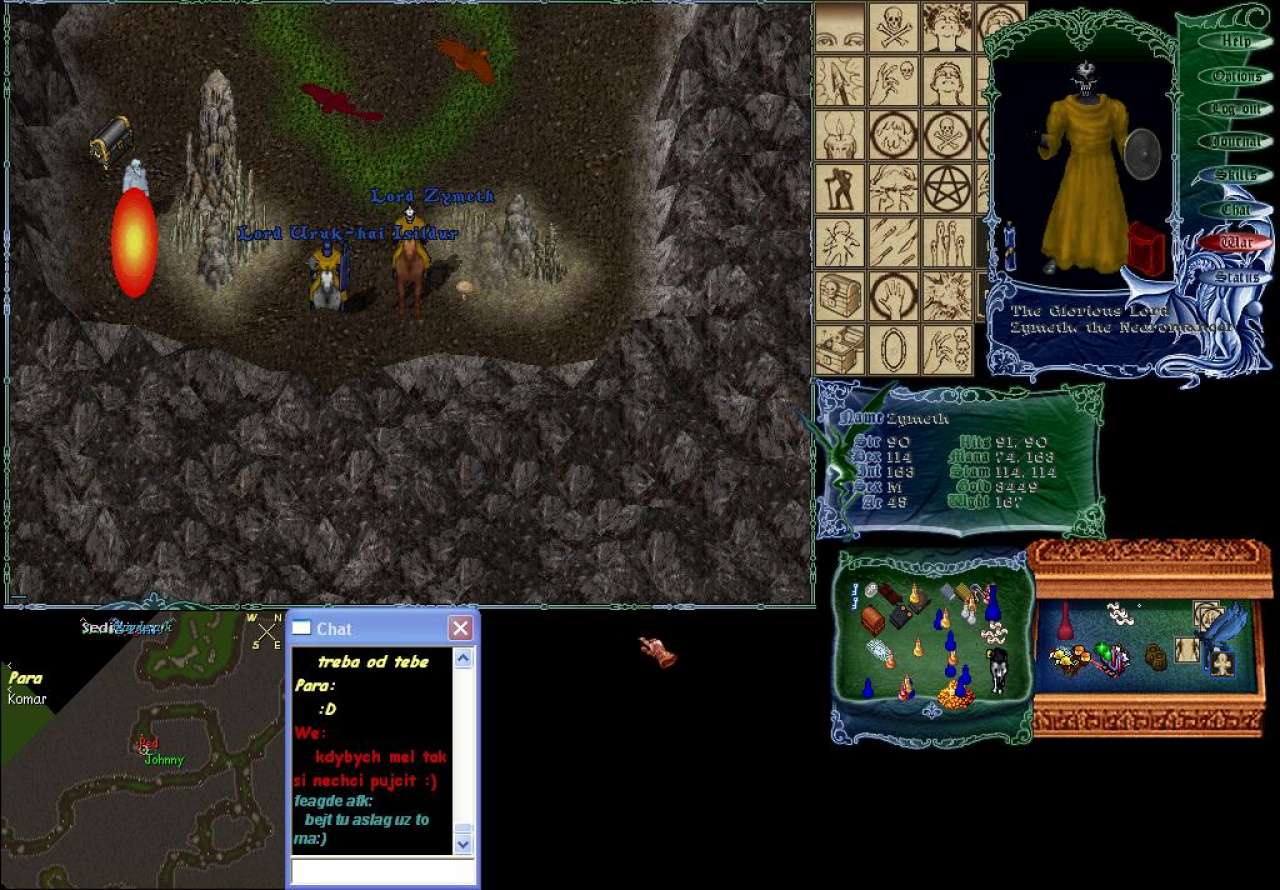Select the falling daggers spell icon
This screenshot has height=890, width=1280.
pos(893,242)
